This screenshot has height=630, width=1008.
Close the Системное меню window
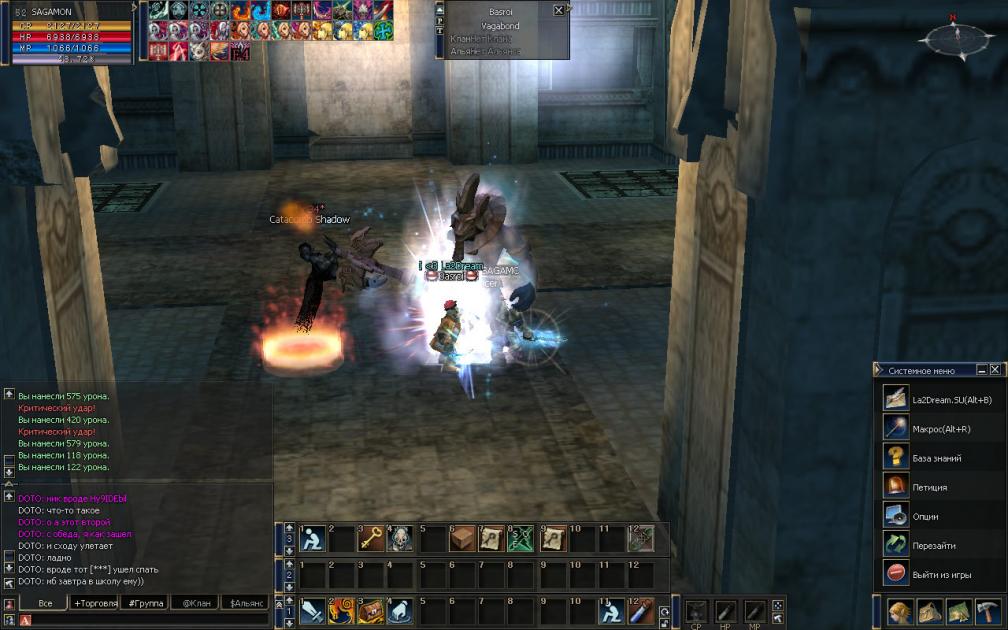[x=995, y=370]
